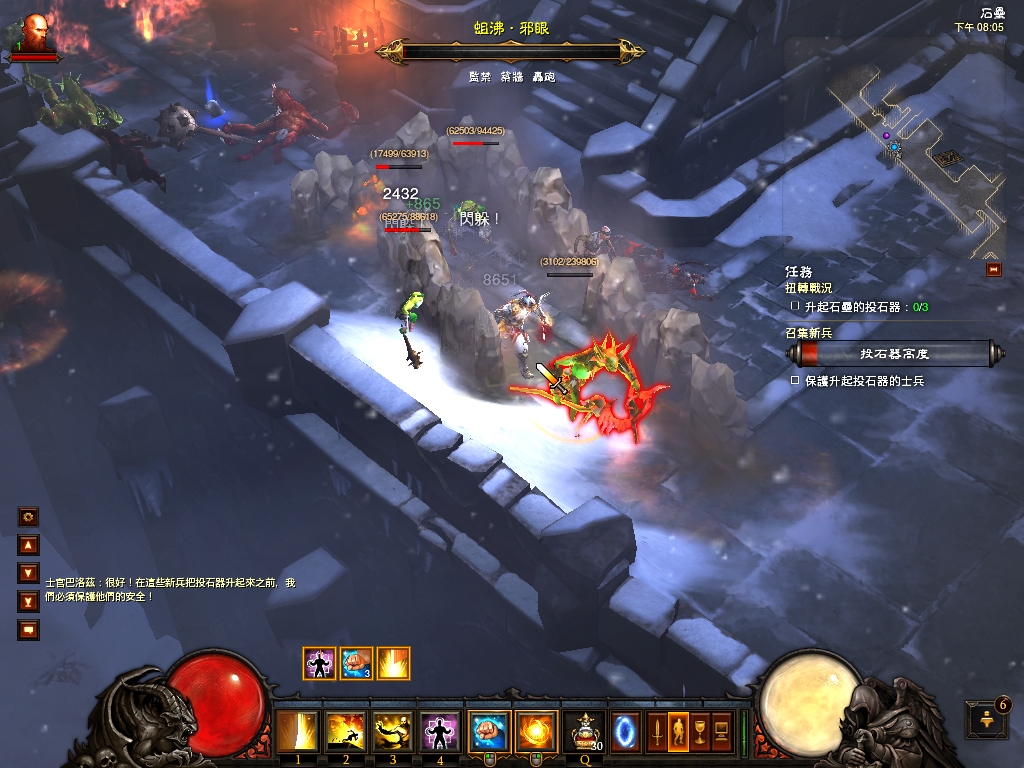Open the blue town portal
The width and height of the screenshot is (1024, 768).
tap(625, 732)
